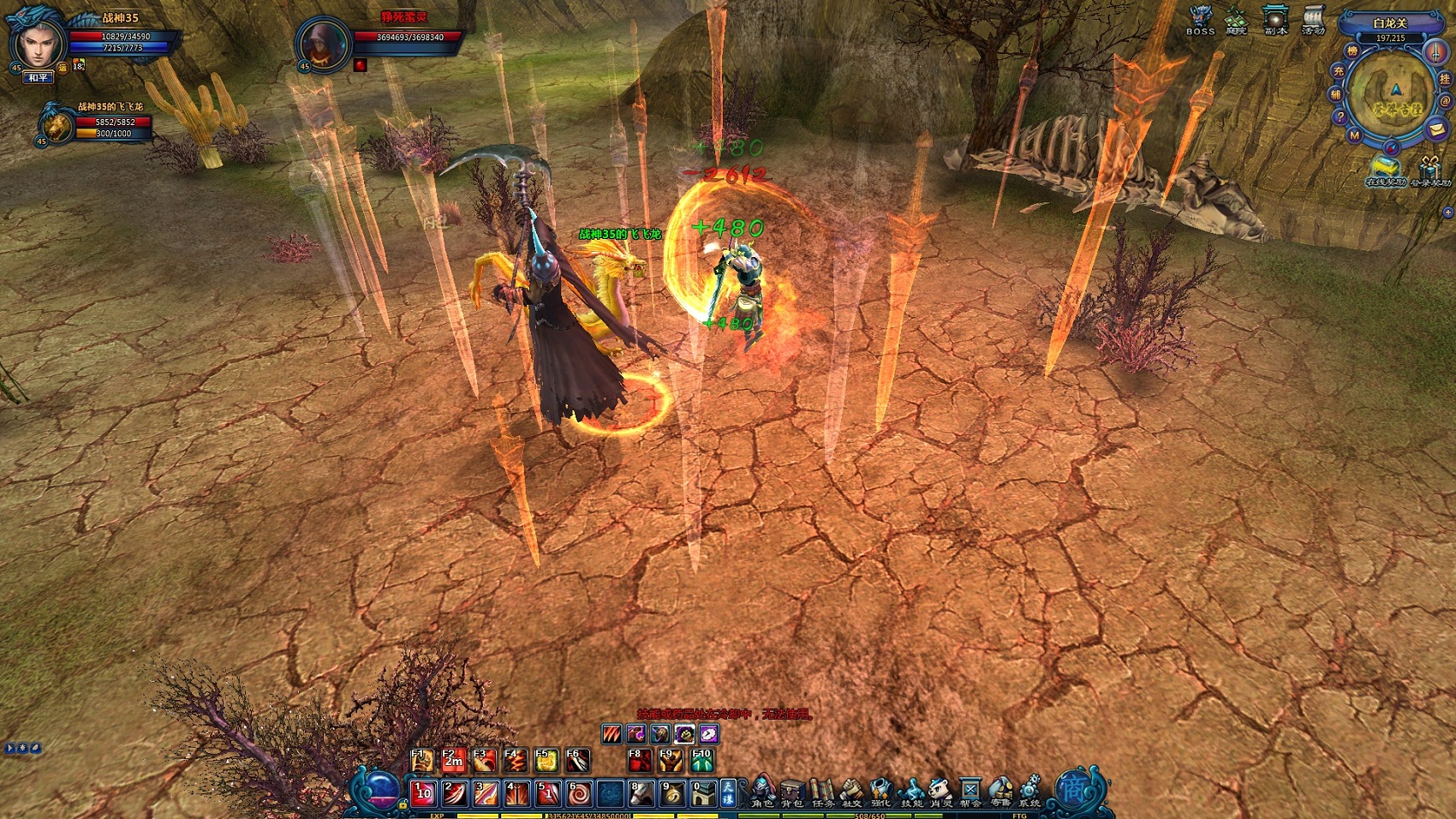1456x819 pixels.
Task: Open the 背包 backpack chest
Action: 792,792
